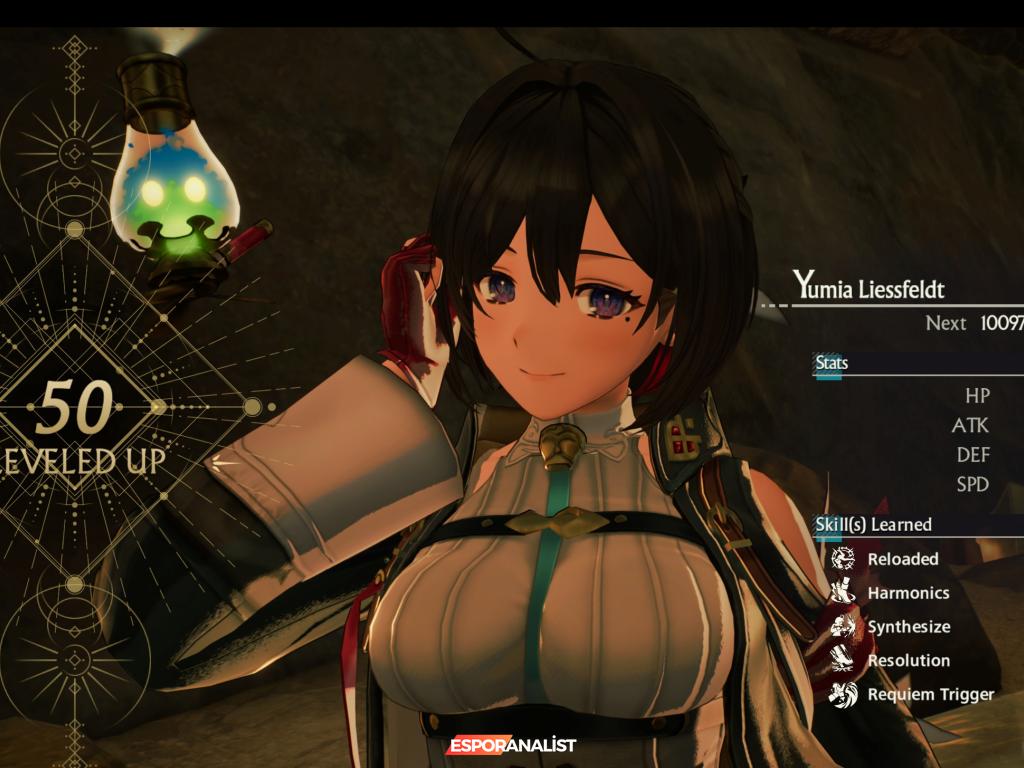Click the Resolution skill row
1024x768 pixels.
point(908,660)
